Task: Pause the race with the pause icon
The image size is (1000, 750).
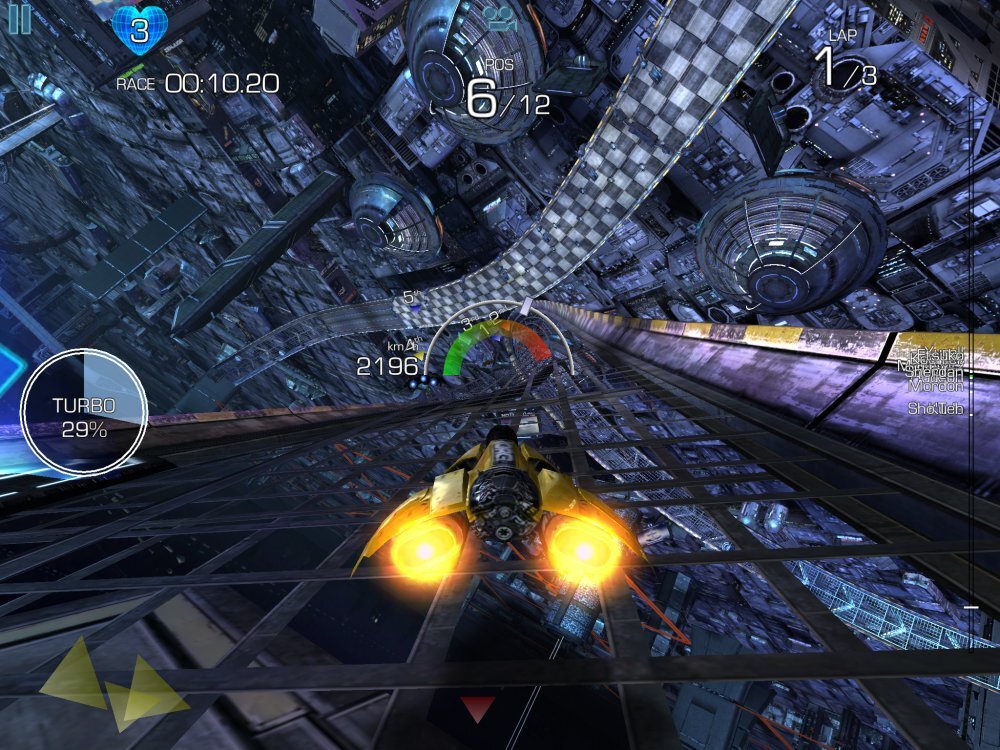Action: click(19, 19)
